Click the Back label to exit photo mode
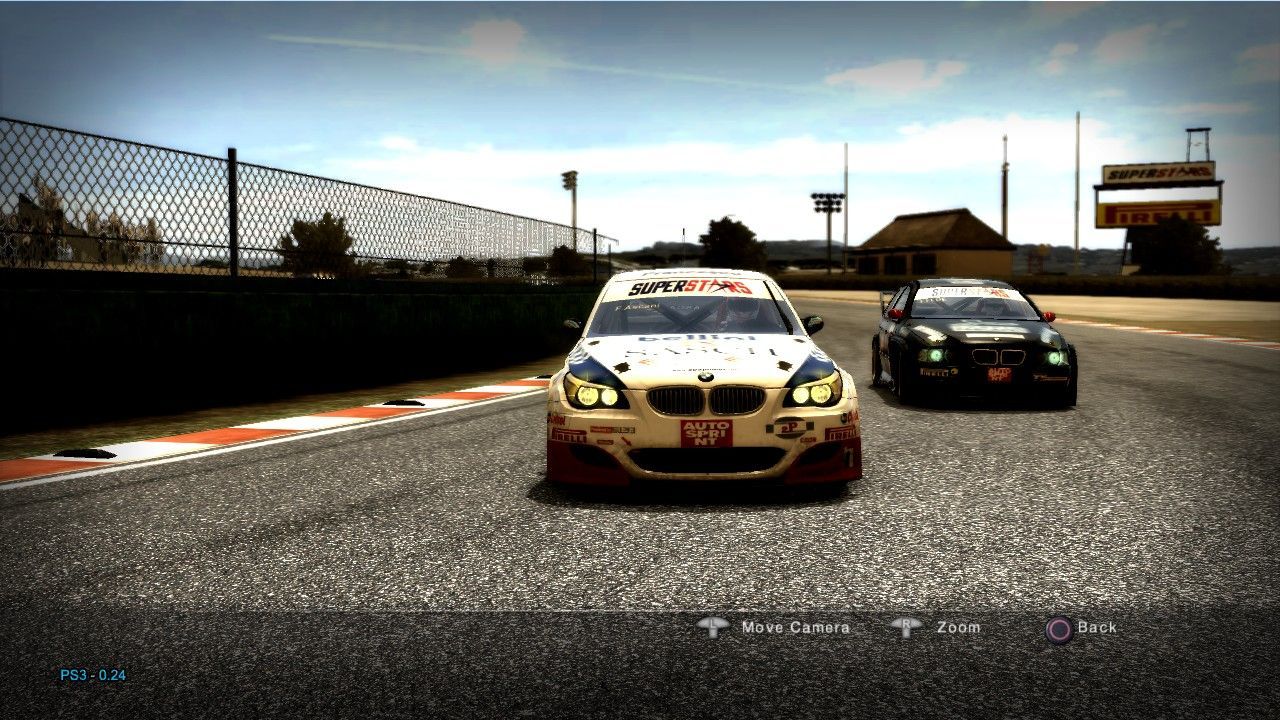The height and width of the screenshot is (720, 1280). click(x=1097, y=627)
